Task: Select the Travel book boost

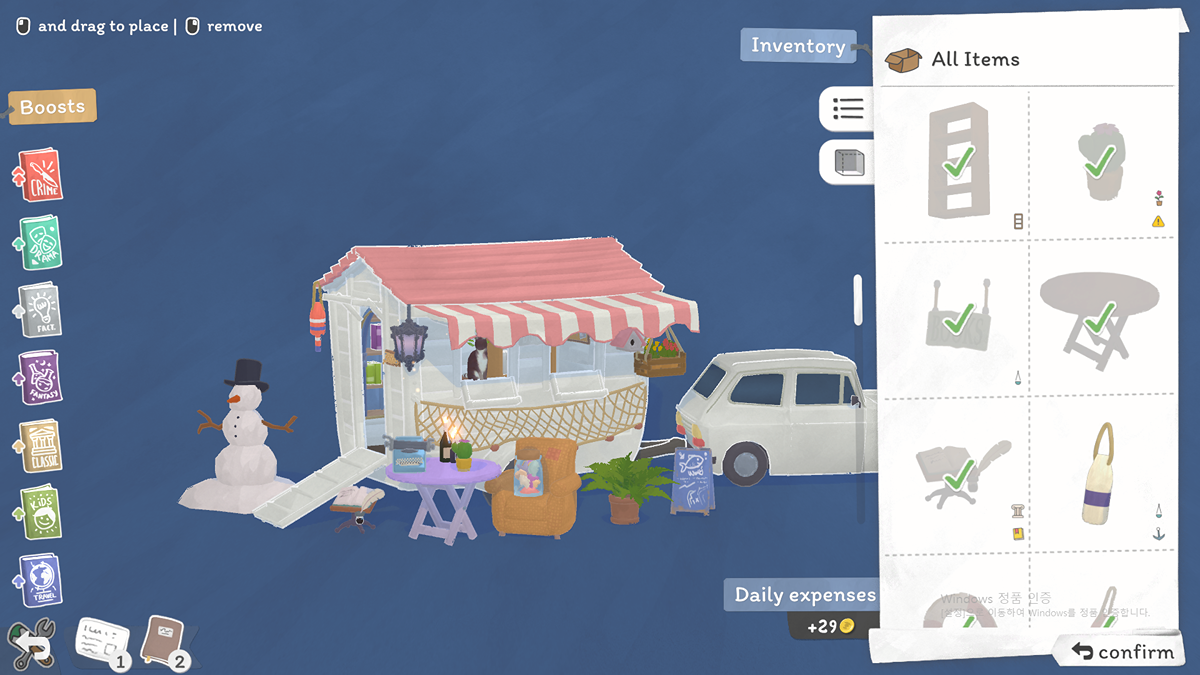Action: coord(41,580)
